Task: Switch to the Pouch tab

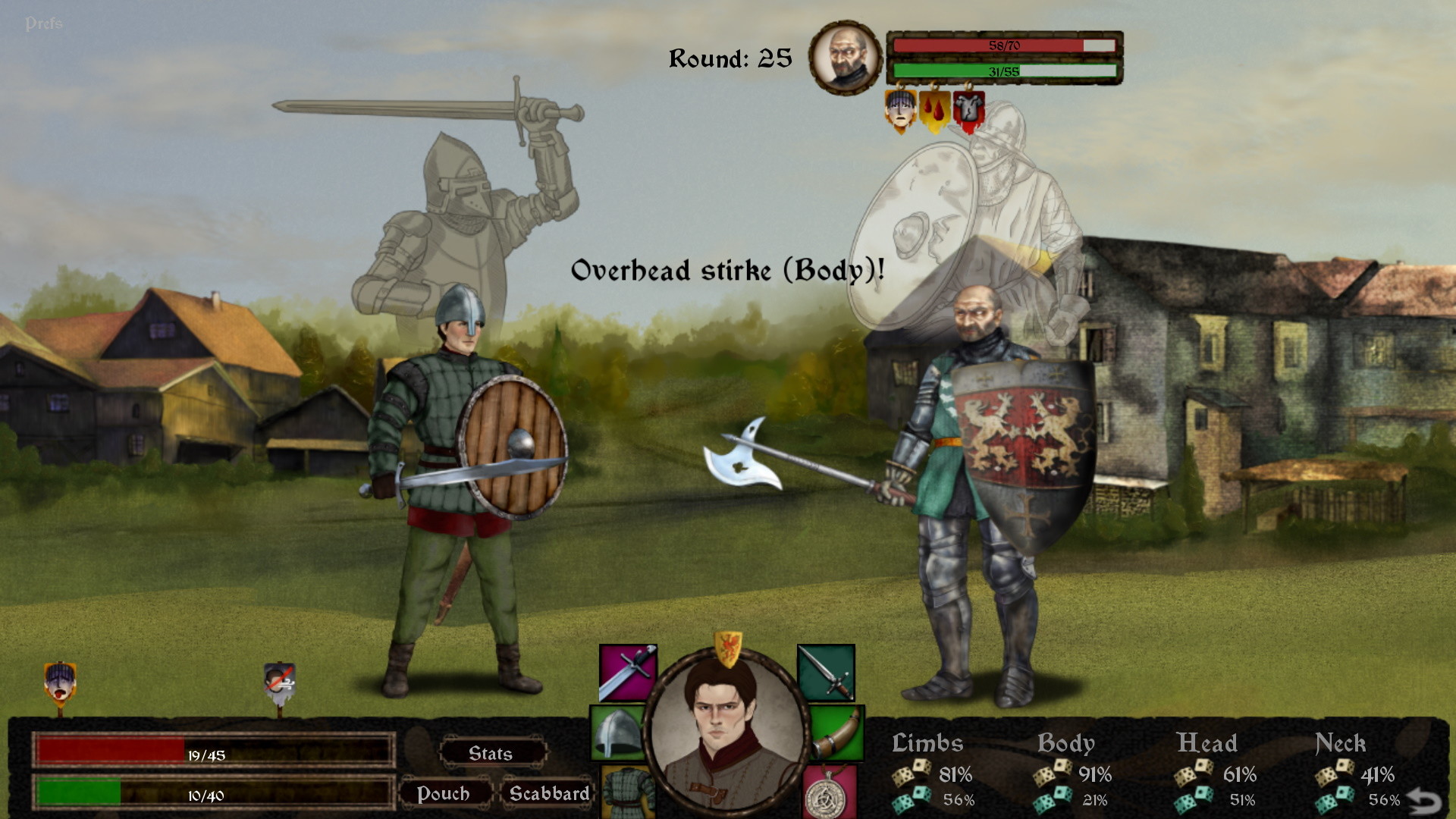Action: (x=446, y=793)
